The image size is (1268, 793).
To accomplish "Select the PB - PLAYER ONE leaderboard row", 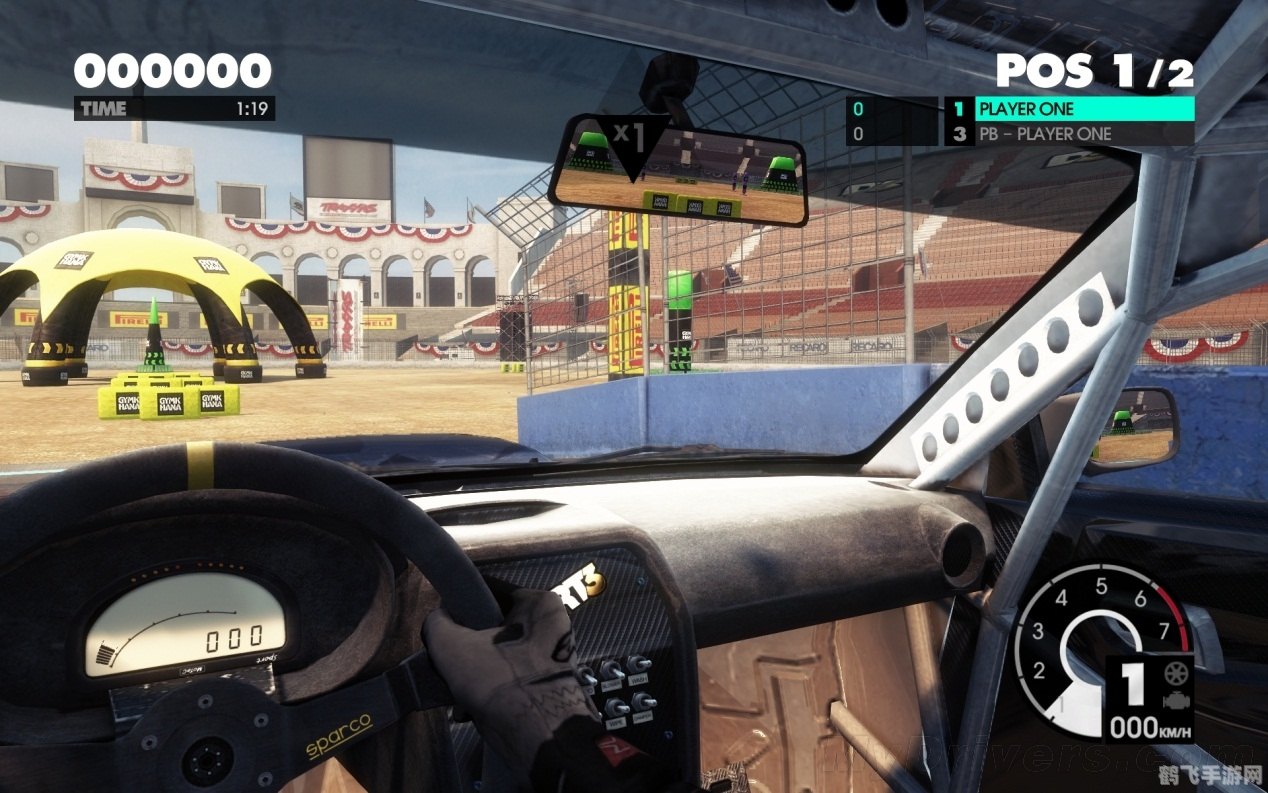I will (x=1070, y=134).
